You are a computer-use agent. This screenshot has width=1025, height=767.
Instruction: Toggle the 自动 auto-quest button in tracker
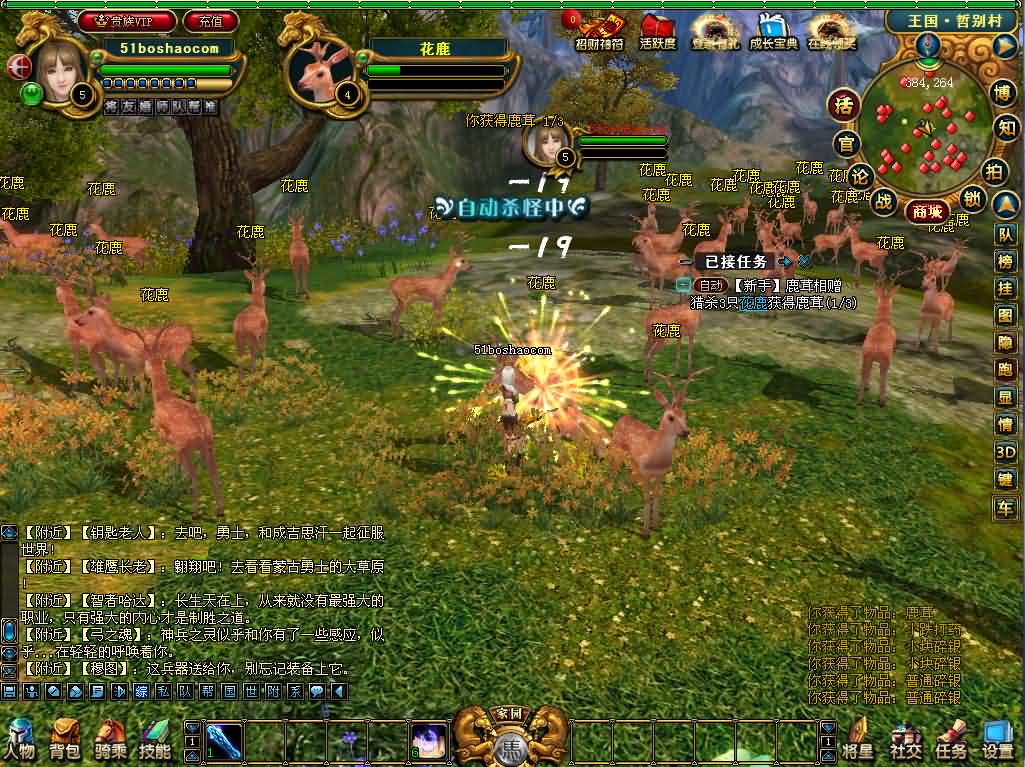click(x=709, y=285)
